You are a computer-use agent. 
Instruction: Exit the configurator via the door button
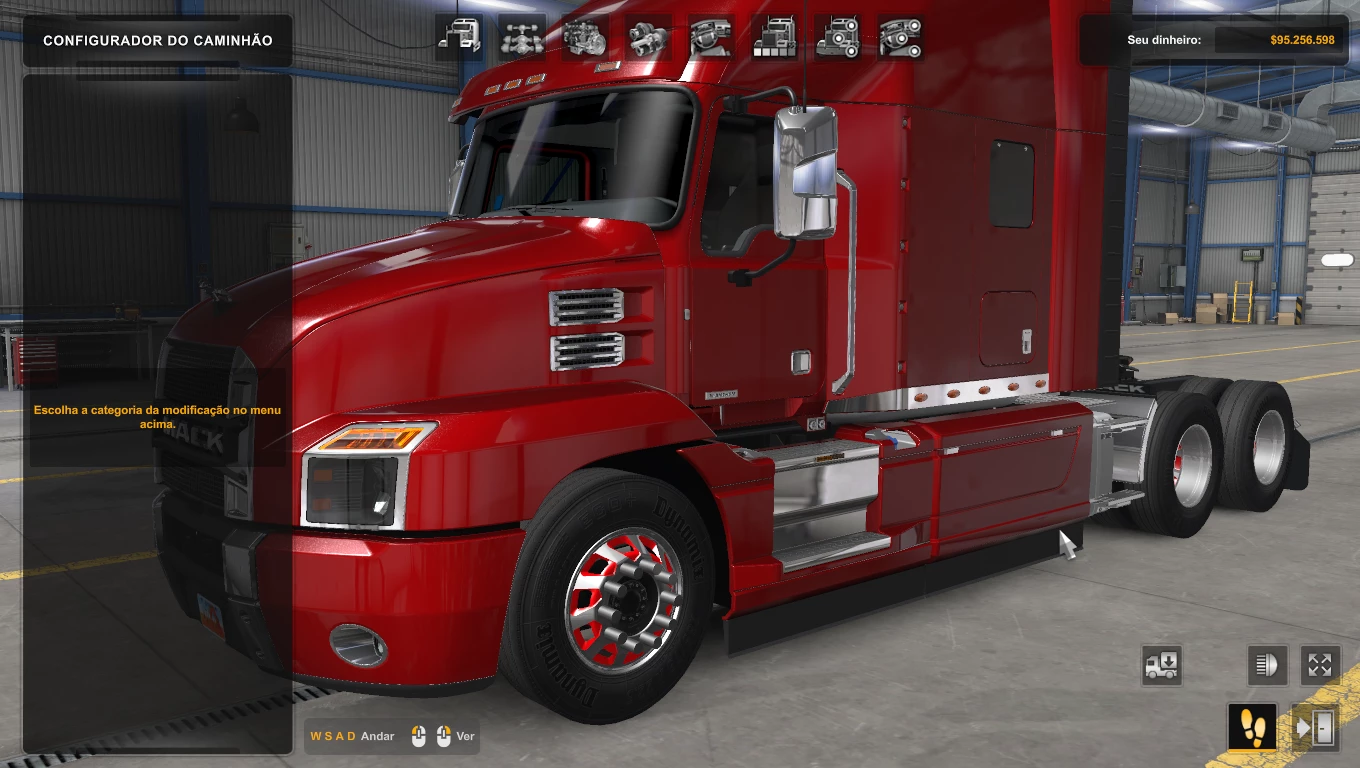(x=1317, y=727)
